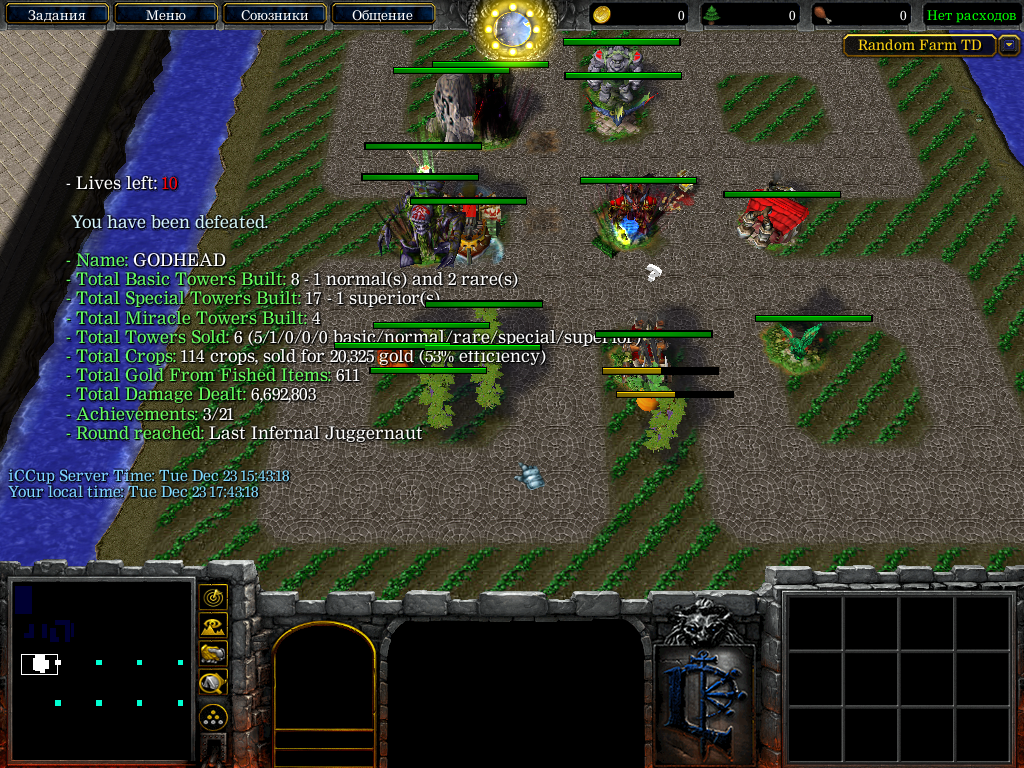Toggle minimap terrain display
Screen dimensions: 1024x768
(x=213, y=626)
